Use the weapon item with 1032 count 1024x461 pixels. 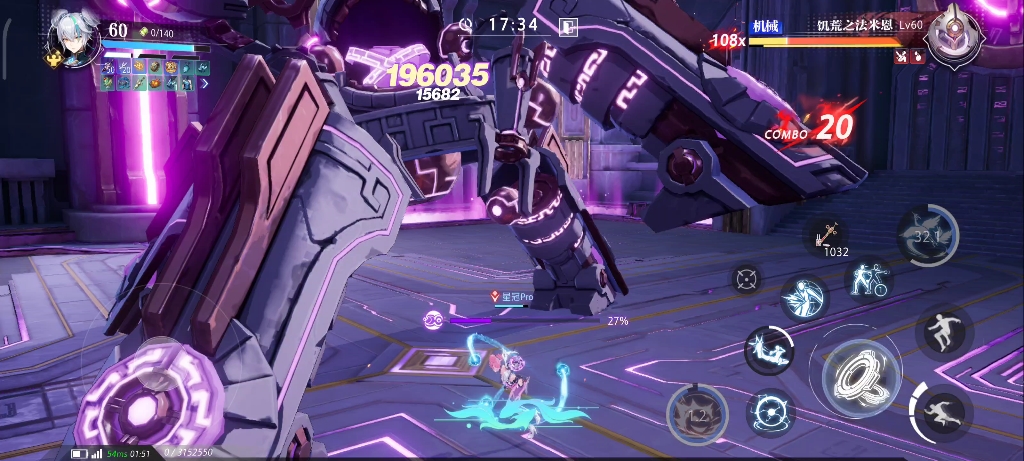[x=827, y=235]
